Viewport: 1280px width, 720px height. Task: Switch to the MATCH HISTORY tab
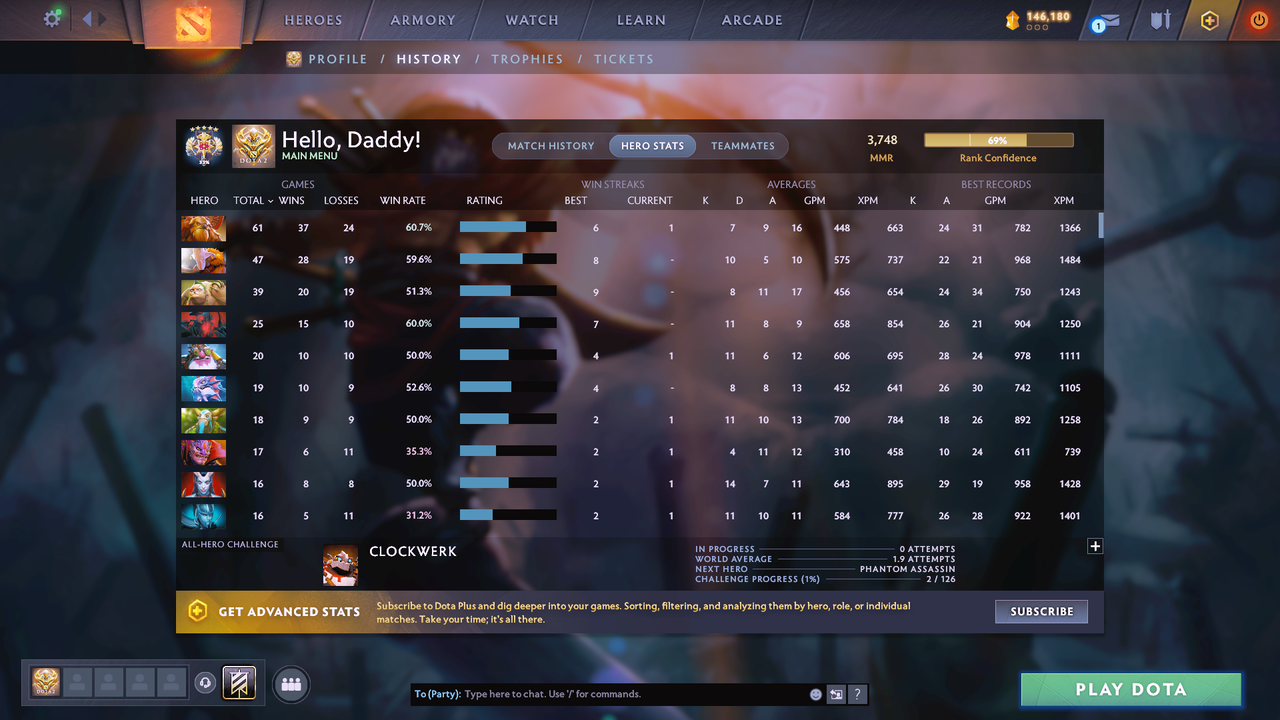coord(550,145)
